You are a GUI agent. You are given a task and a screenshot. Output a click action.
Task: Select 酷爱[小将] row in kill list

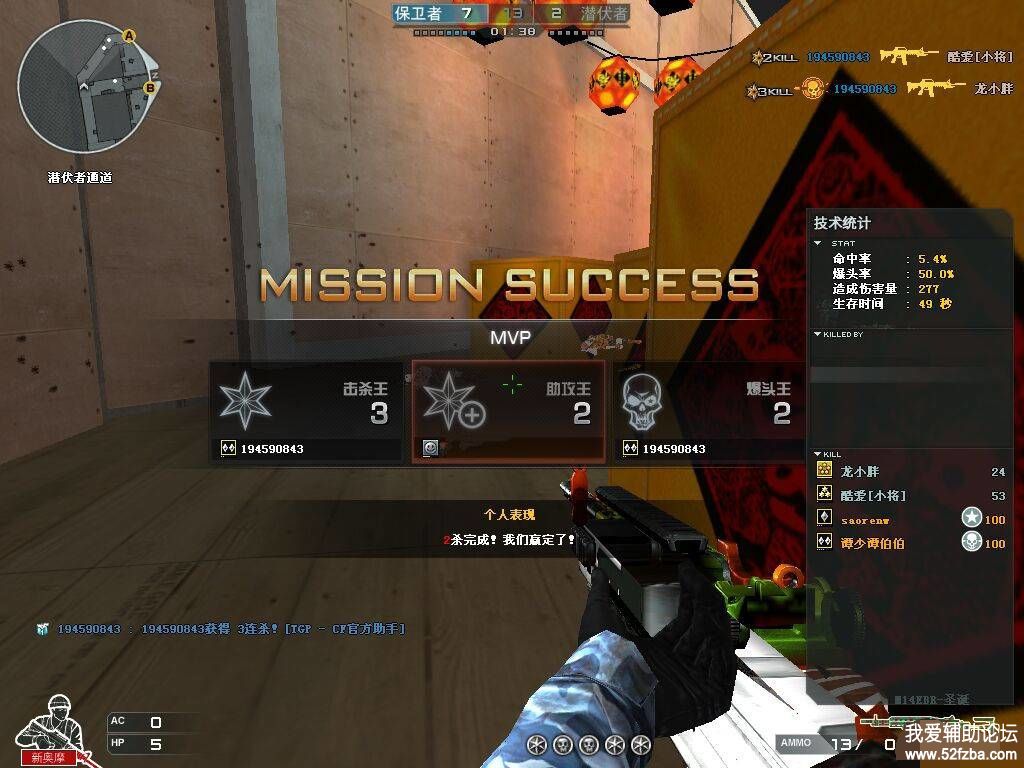[910, 496]
